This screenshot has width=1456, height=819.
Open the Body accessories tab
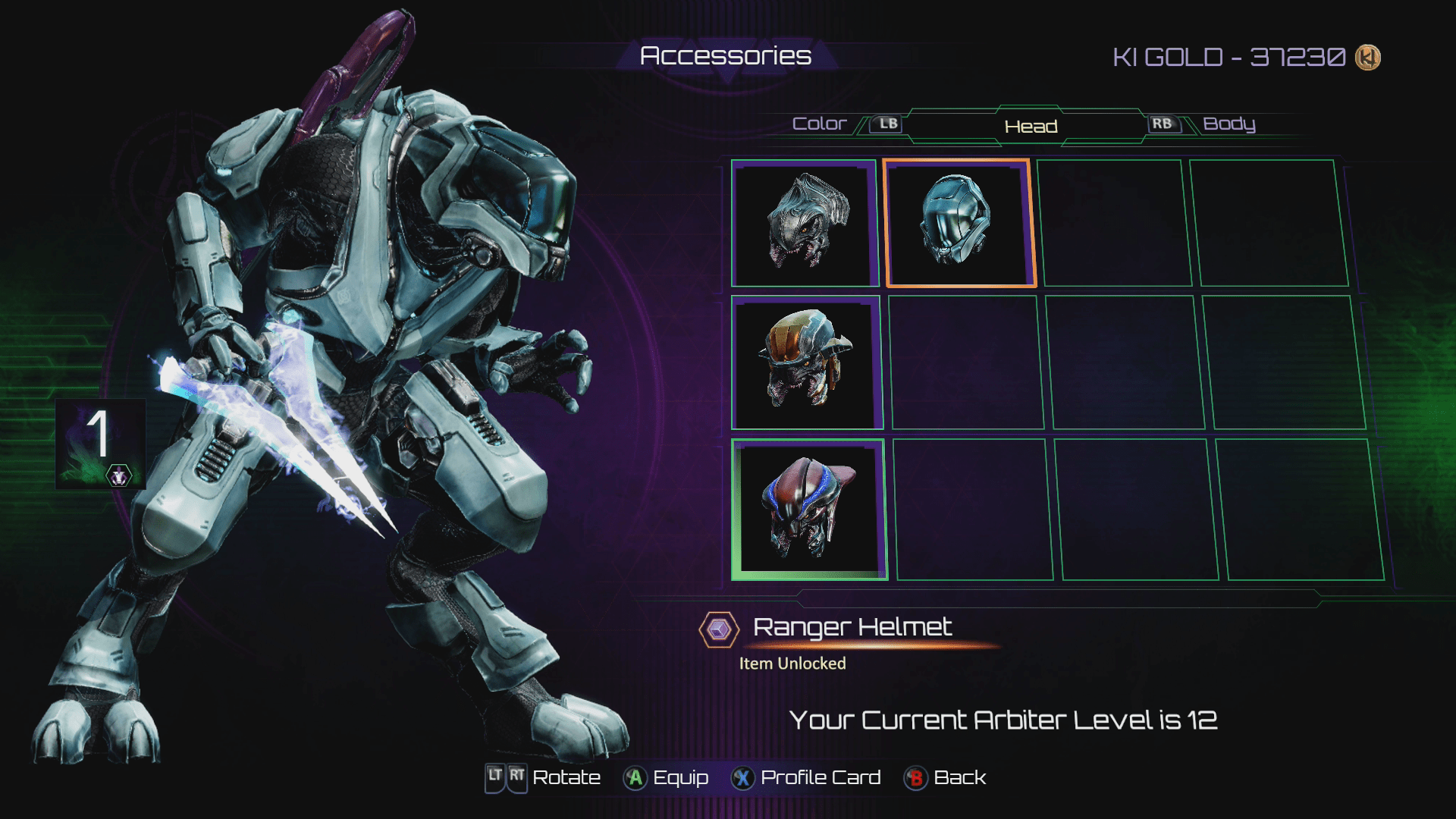pyautogui.click(x=1228, y=124)
